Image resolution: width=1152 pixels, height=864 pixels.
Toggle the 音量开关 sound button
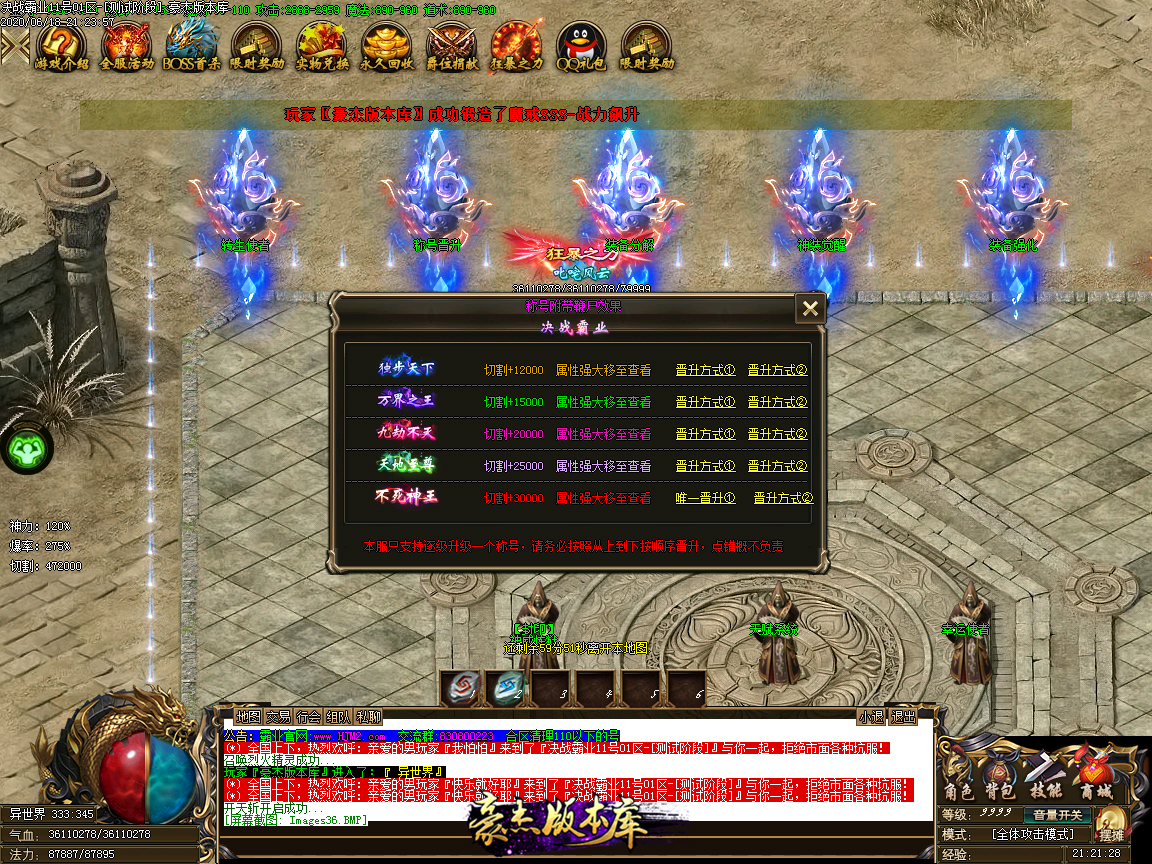[1058, 815]
